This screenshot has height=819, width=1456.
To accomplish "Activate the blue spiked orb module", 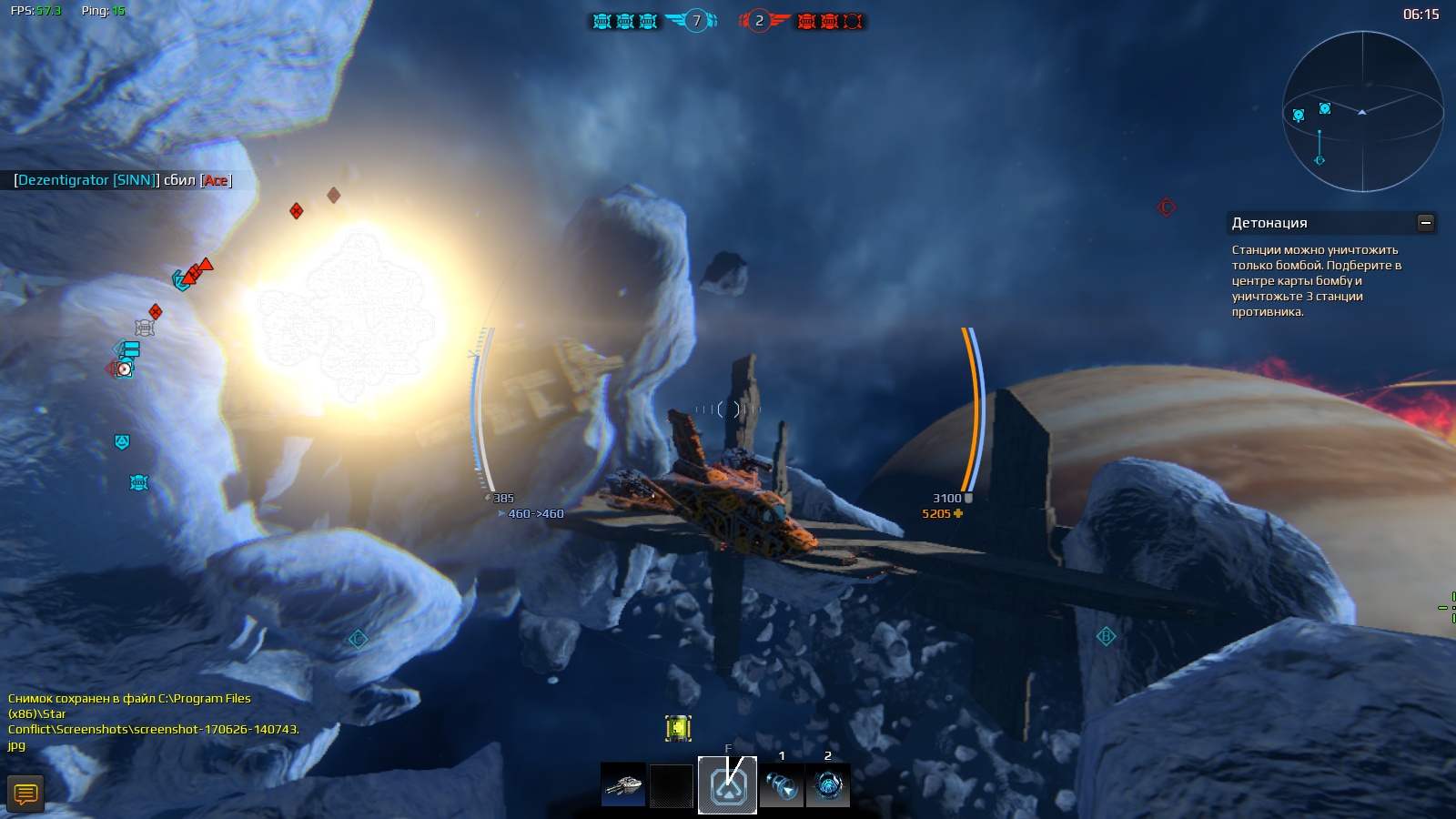I will pos(828,784).
